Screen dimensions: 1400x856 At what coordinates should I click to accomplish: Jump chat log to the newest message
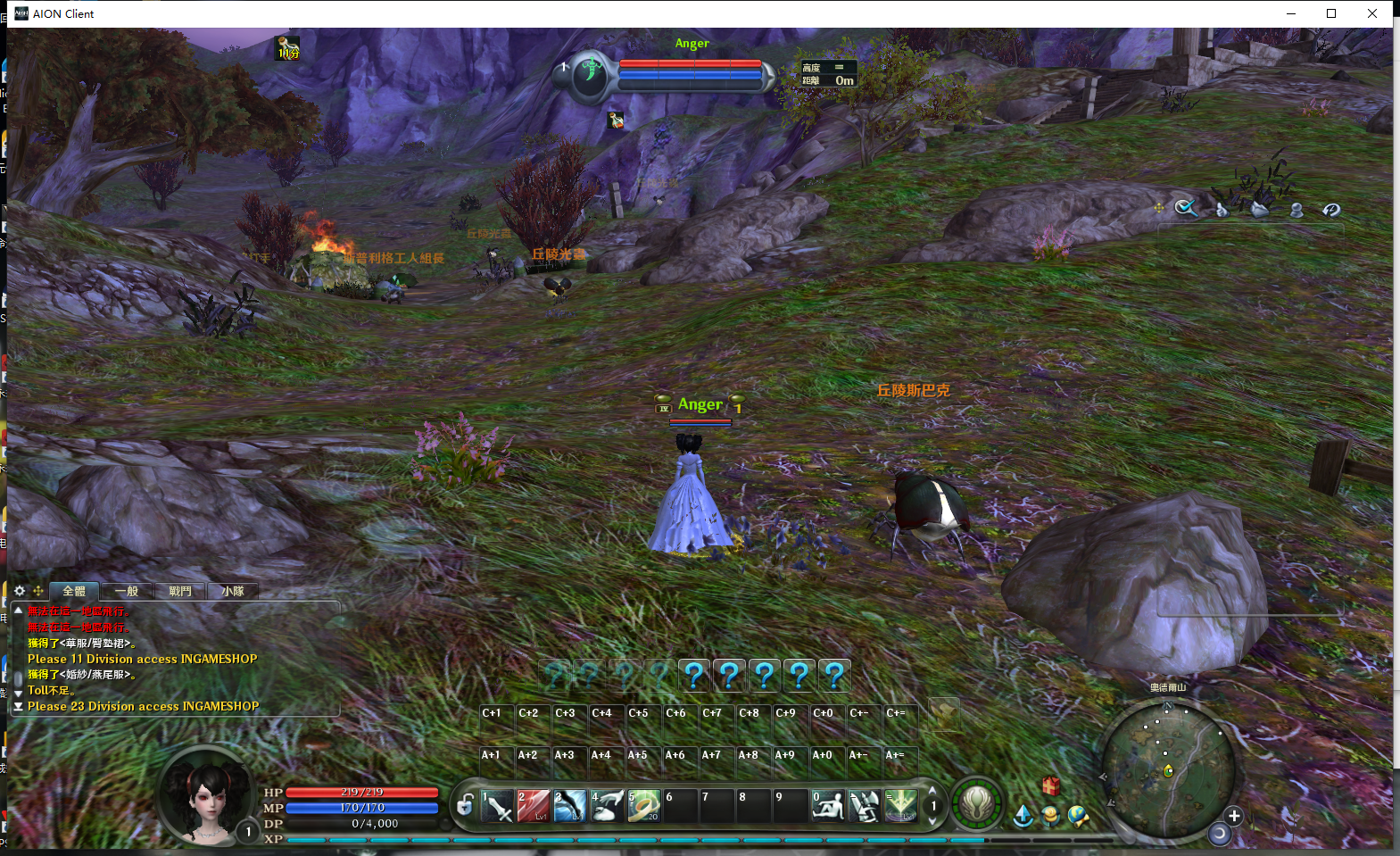click(18, 706)
